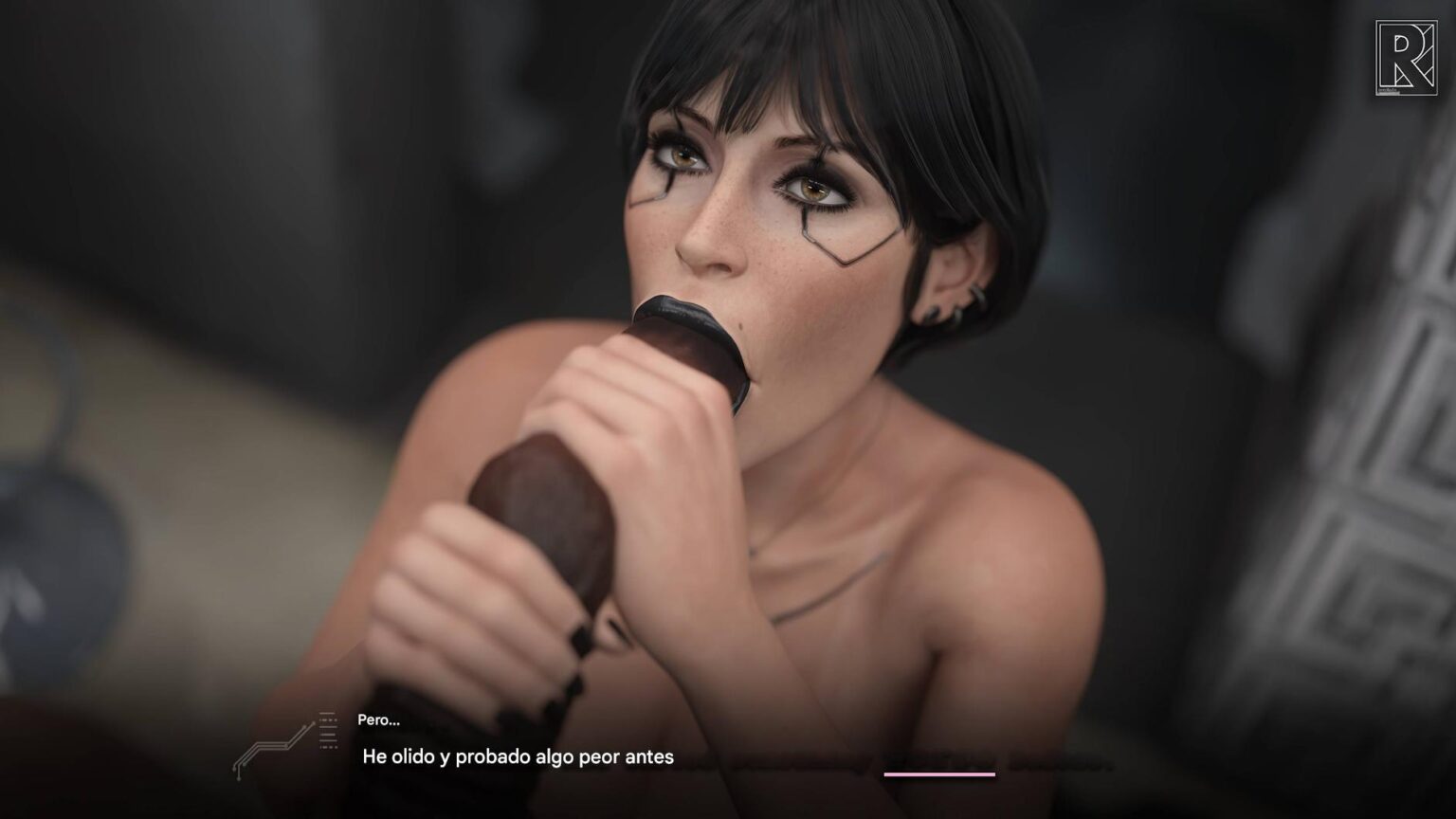Advance the dialogue line starting "He olido"
Image resolution: width=1456 pixels, height=819 pixels.
click(518, 756)
